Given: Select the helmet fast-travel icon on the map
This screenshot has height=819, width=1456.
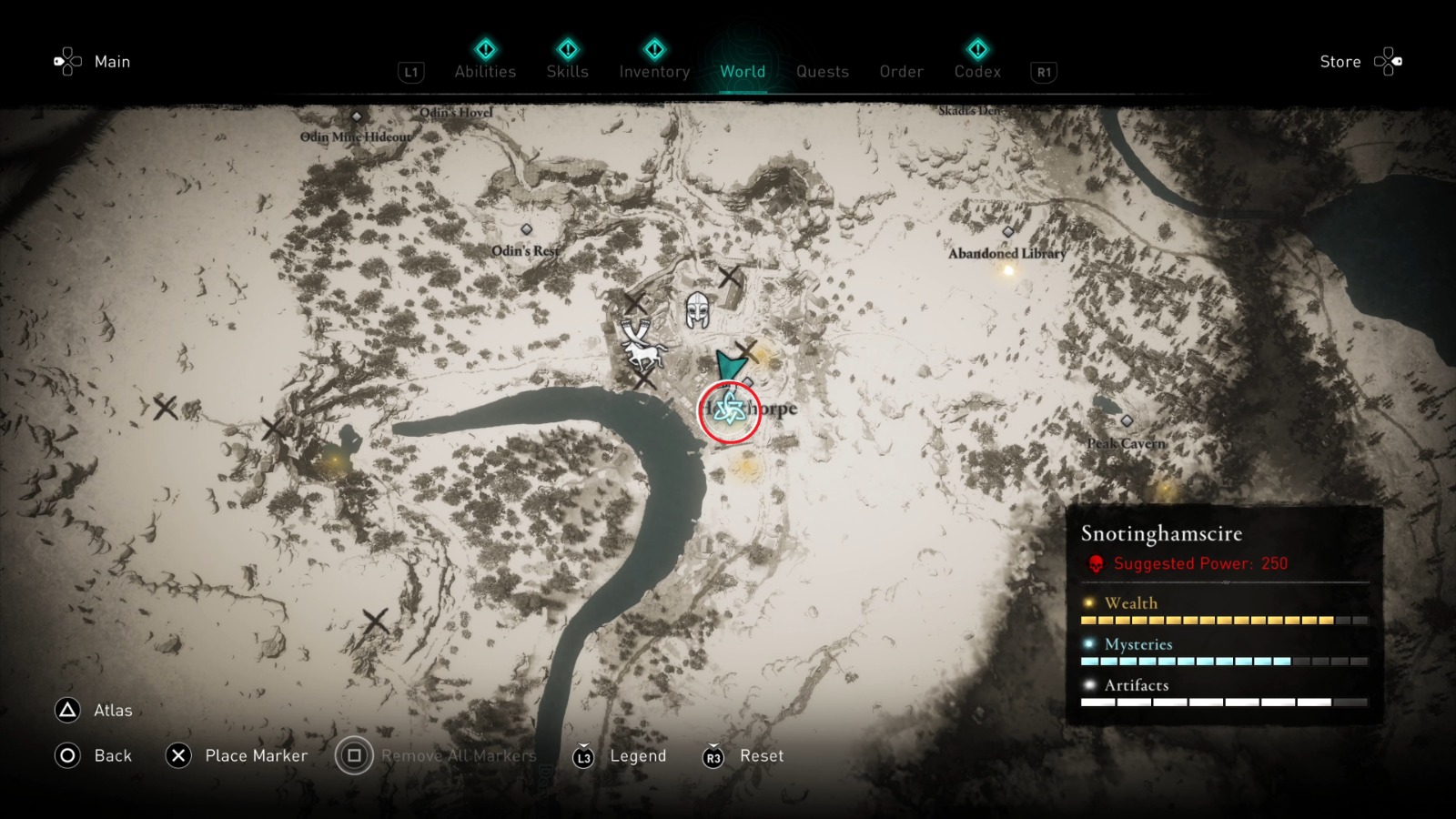Looking at the screenshot, I should (x=697, y=308).
